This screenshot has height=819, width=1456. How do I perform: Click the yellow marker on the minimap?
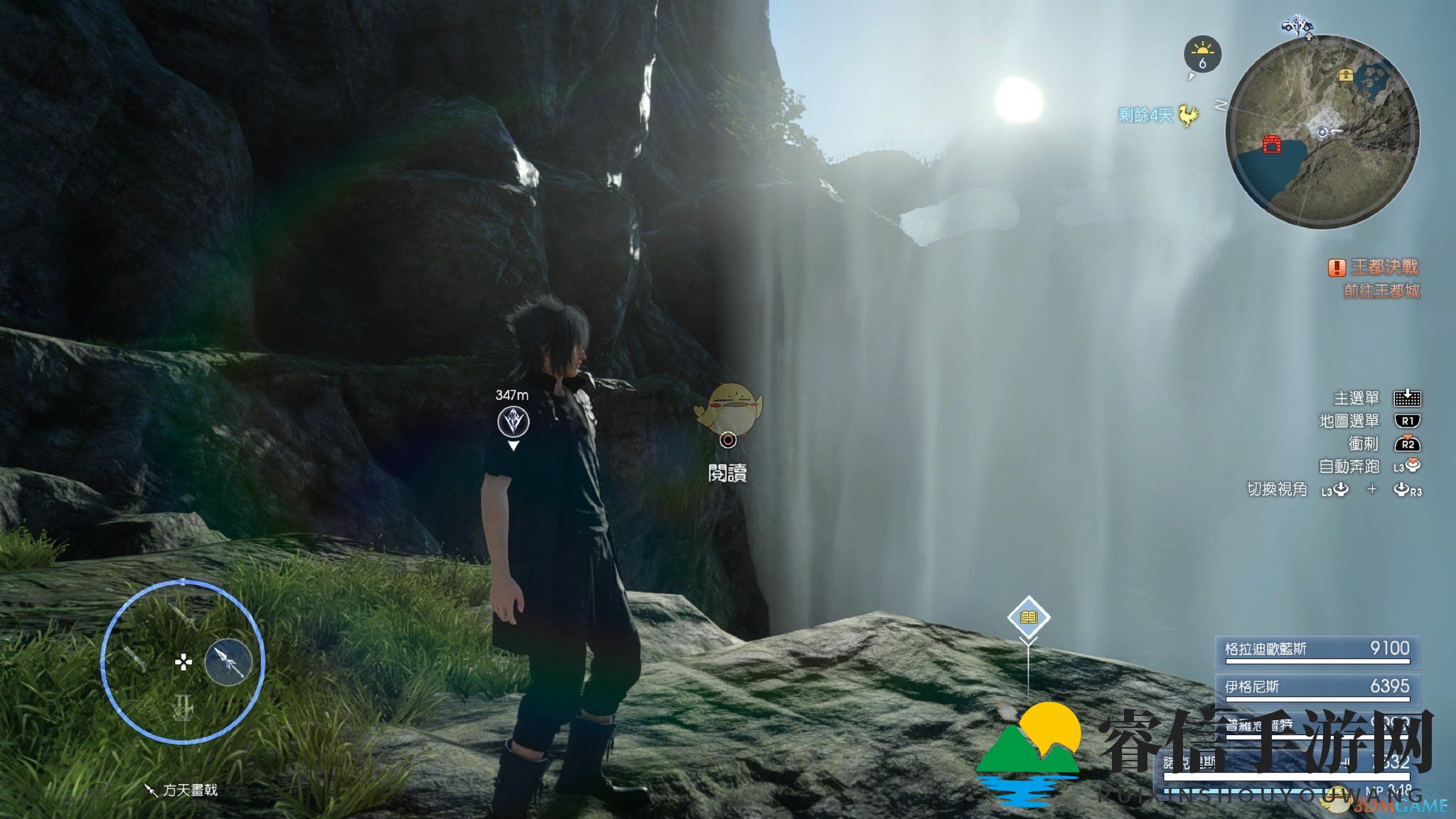[x=1345, y=75]
